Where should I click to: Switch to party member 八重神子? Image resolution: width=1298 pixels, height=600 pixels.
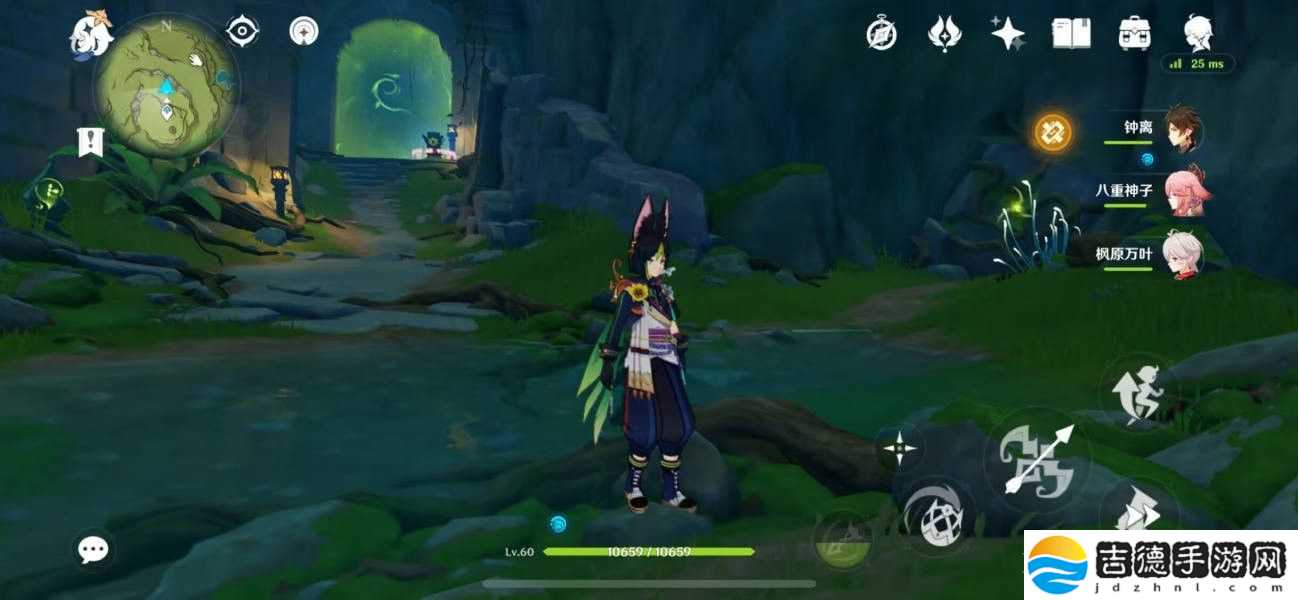tap(1183, 192)
